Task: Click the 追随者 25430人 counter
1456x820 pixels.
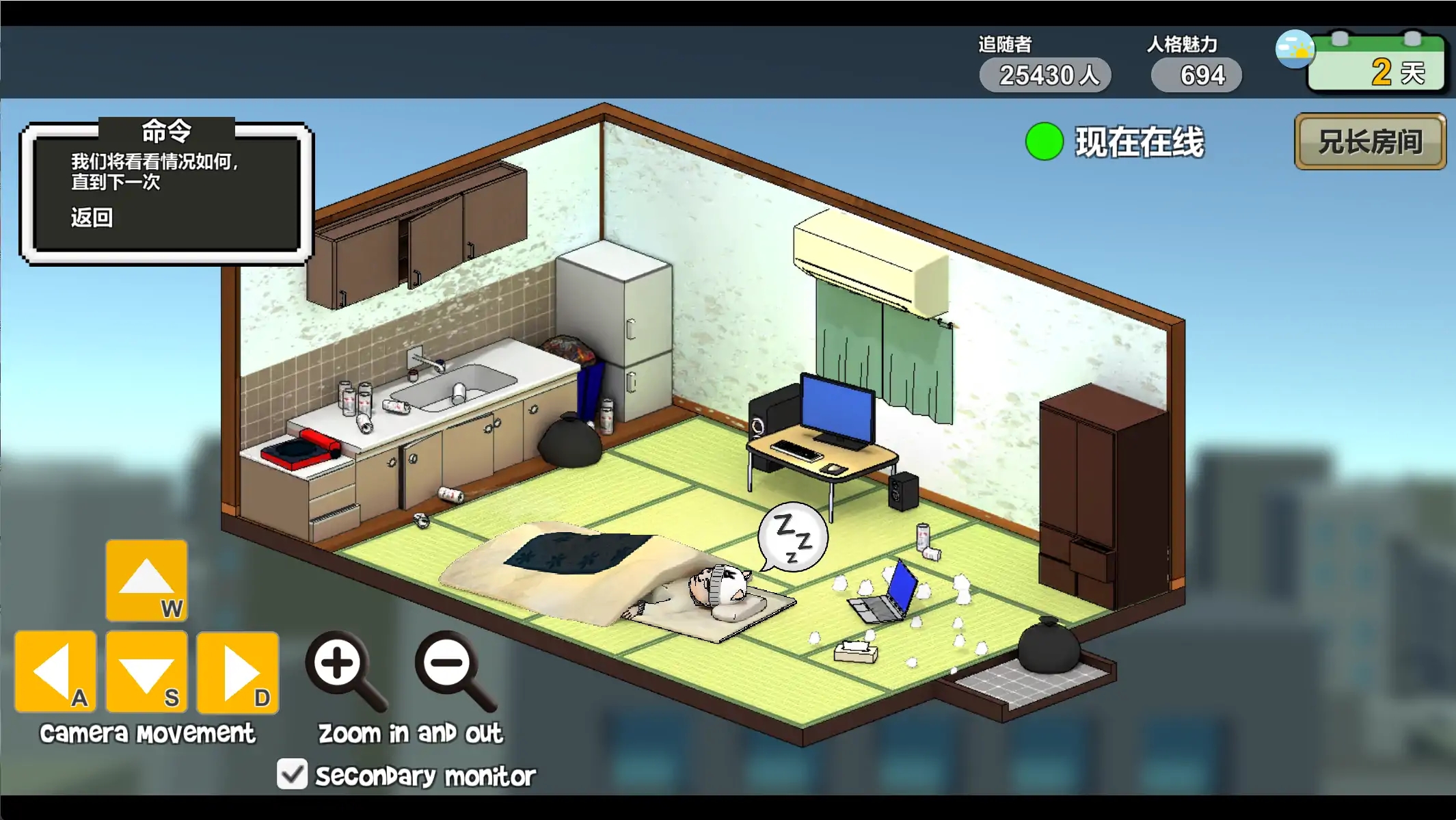Action: point(1044,75)
